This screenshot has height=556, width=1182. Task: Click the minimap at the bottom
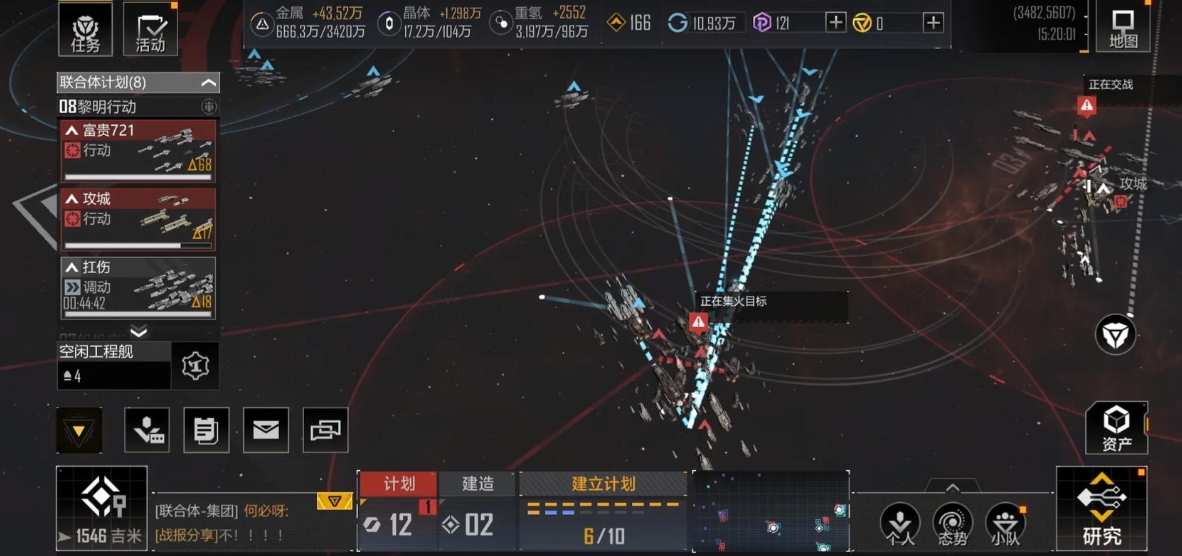pyautogui.click(x=770, y=512)
